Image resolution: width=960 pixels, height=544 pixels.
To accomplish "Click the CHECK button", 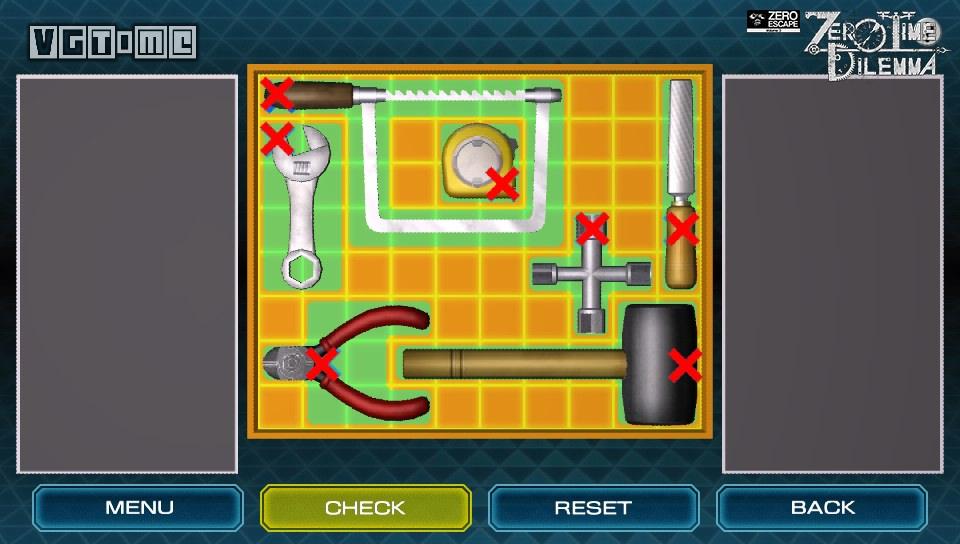I will [x=365, y=508].
